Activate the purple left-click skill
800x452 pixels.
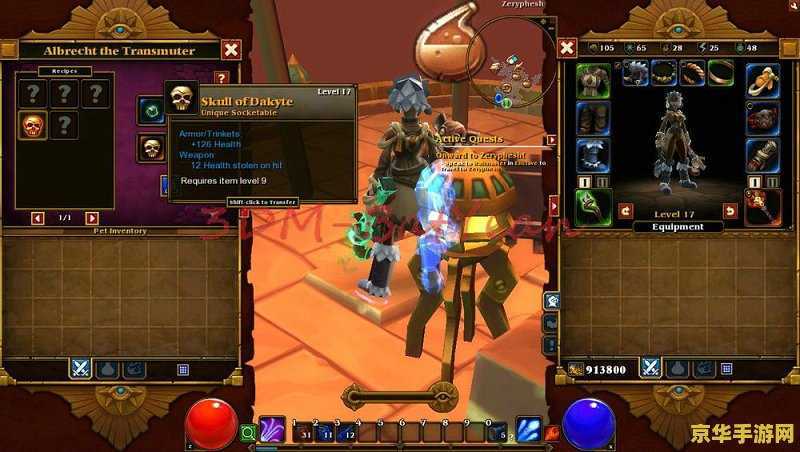pos(272,431)
